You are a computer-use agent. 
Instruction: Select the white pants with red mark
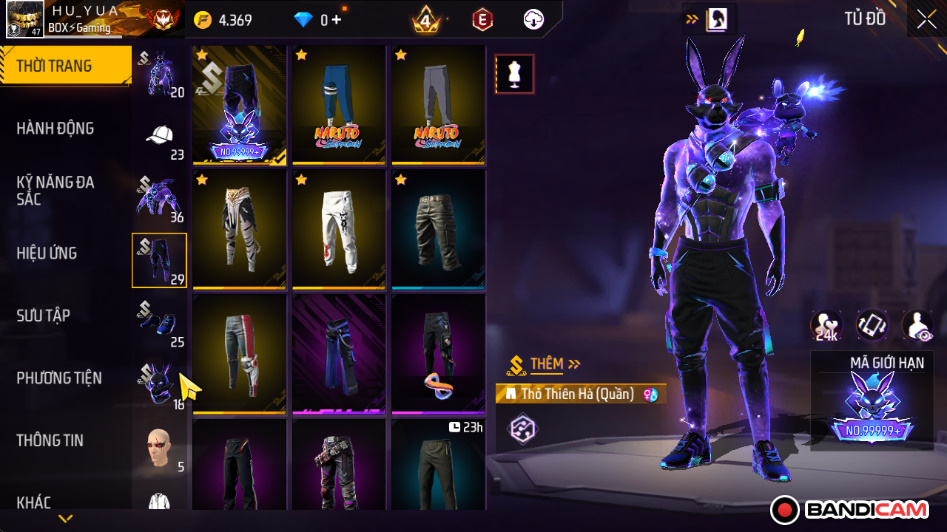pos(338,229)
